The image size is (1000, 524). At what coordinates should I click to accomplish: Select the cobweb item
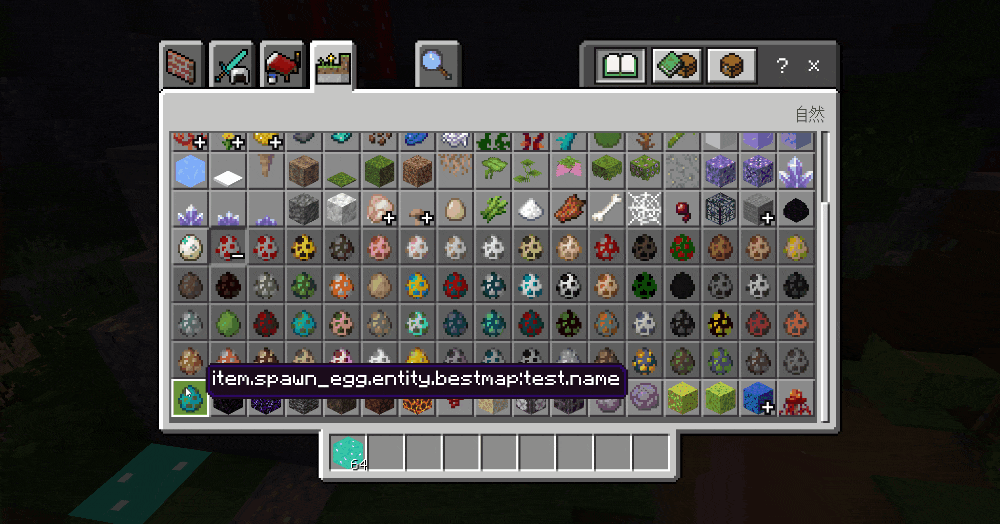click(644, 209)
